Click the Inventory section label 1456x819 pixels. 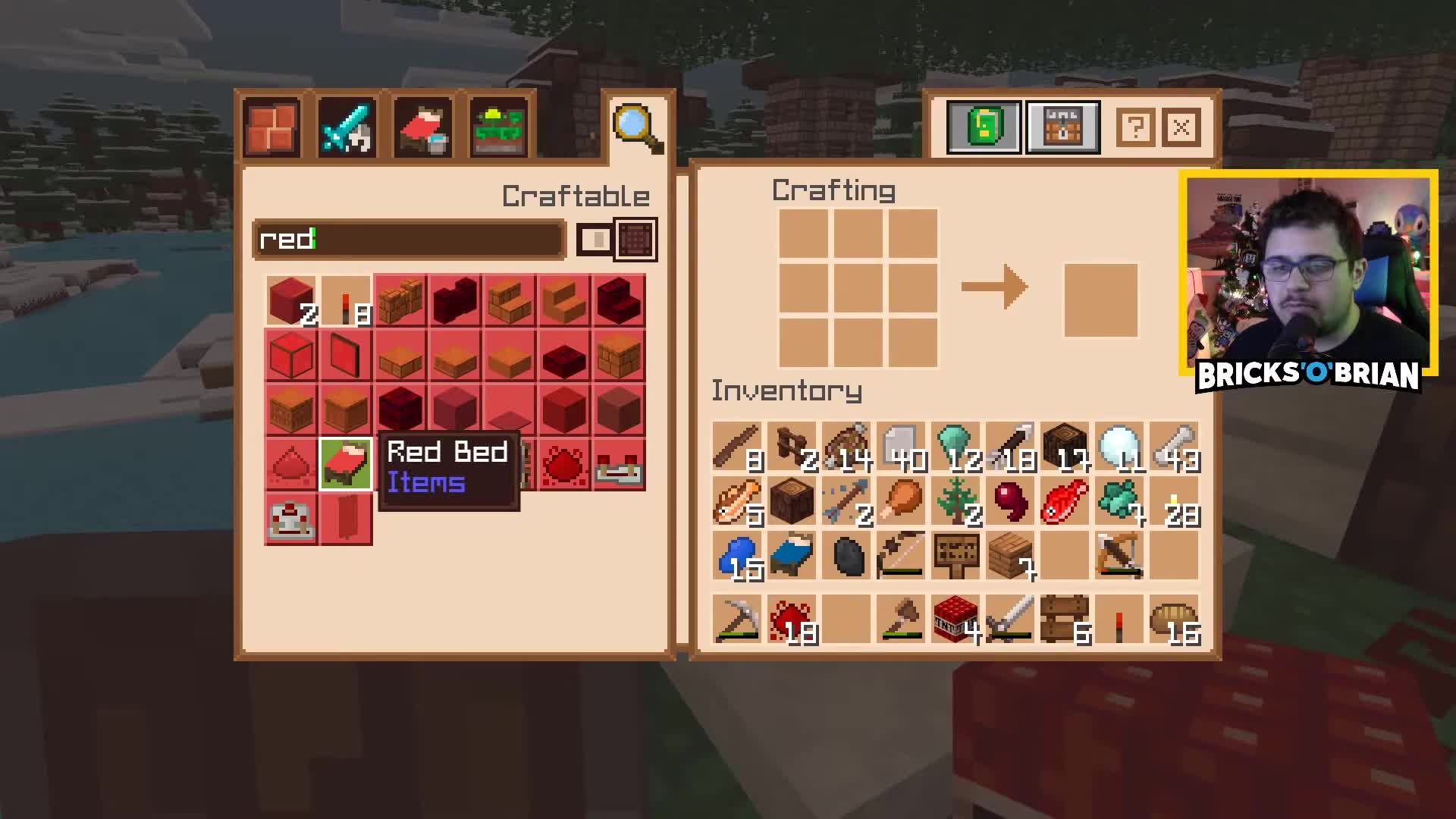click(786, 391)
